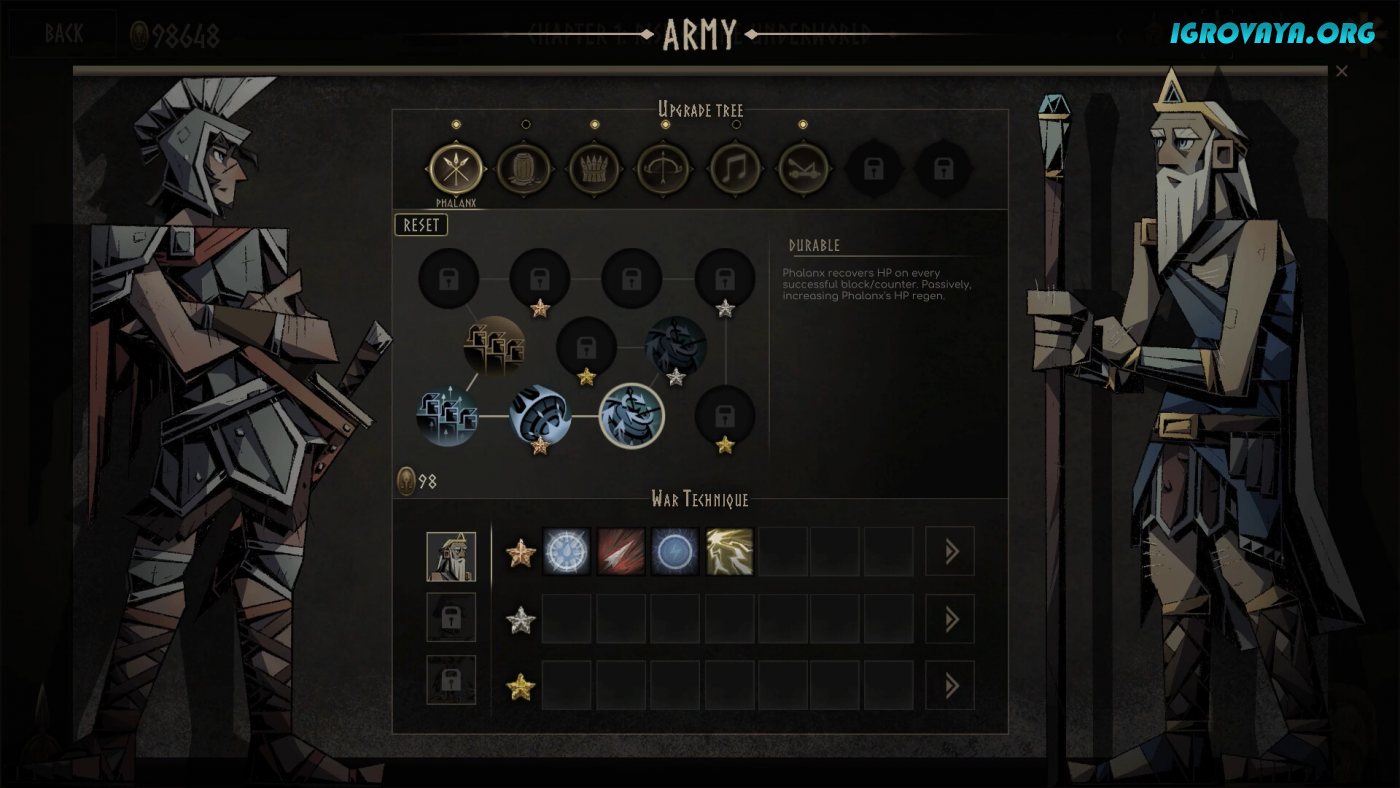This screenshot has width=1400, height=788.
Task: Choose the bow and arrow upgrade tree
Action: pyautogui.click(x=665, y=169)
